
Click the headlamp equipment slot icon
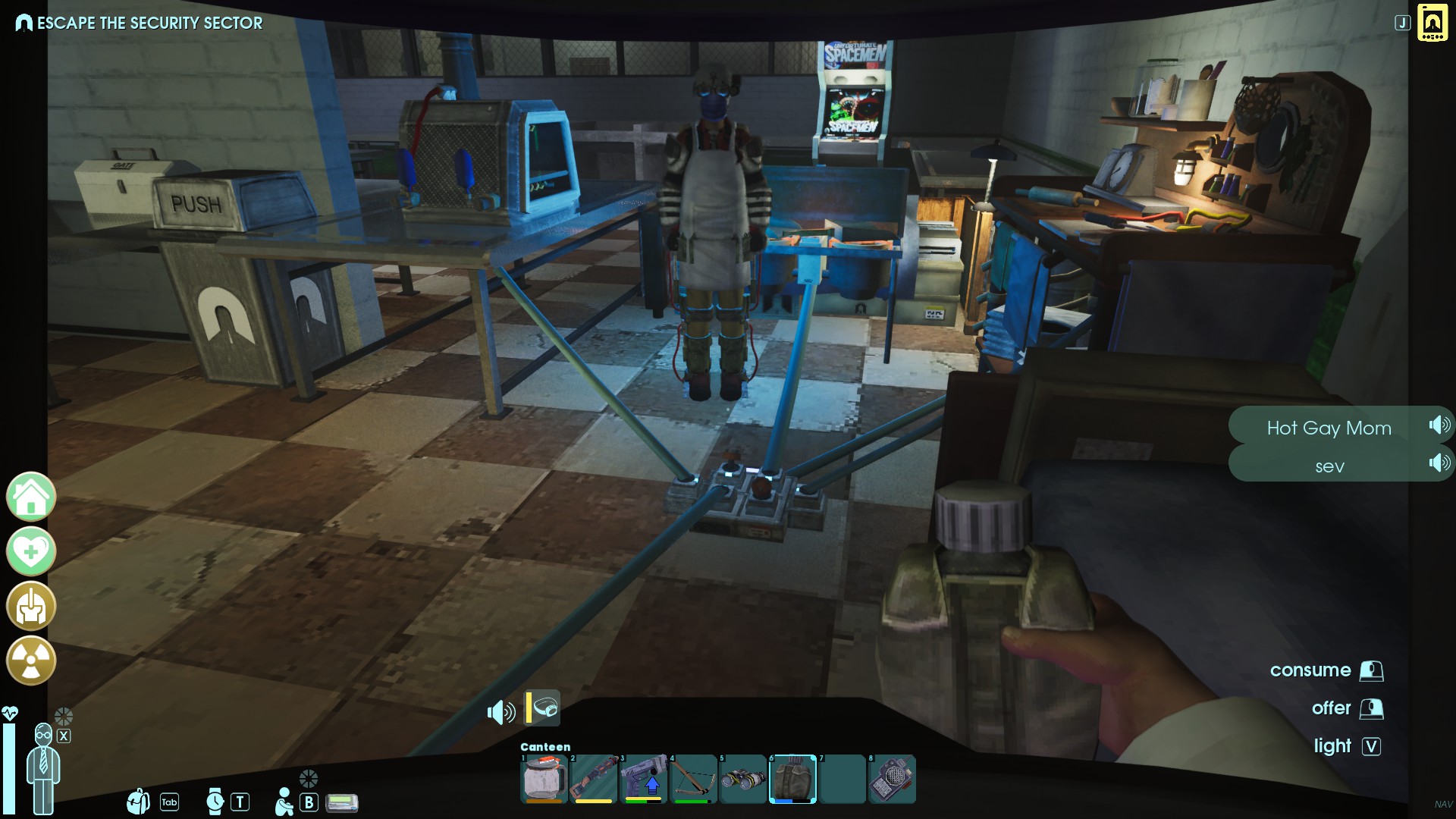pyautogui.click(x=544, y=708)
